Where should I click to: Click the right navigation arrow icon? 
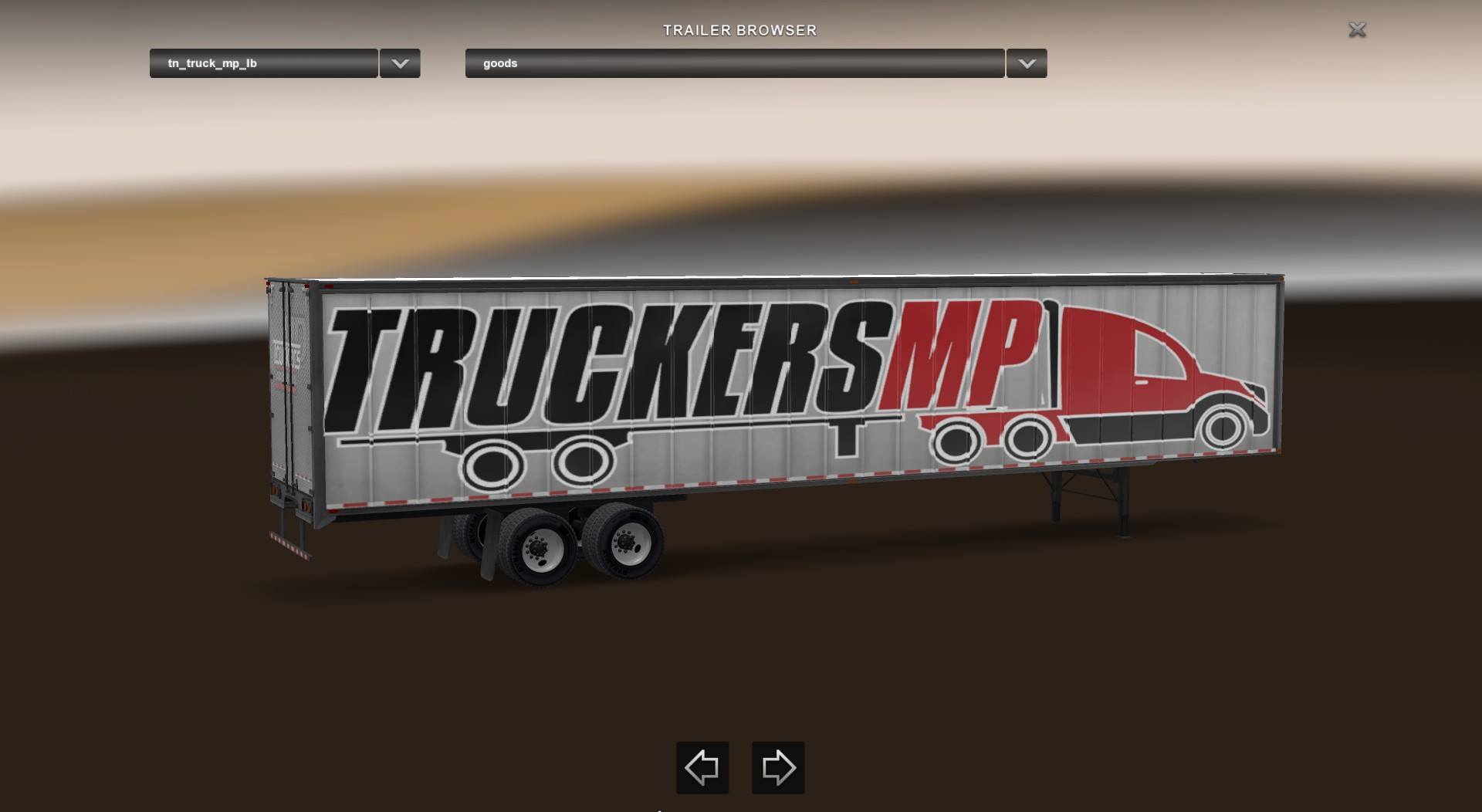(x=777, y=767)
